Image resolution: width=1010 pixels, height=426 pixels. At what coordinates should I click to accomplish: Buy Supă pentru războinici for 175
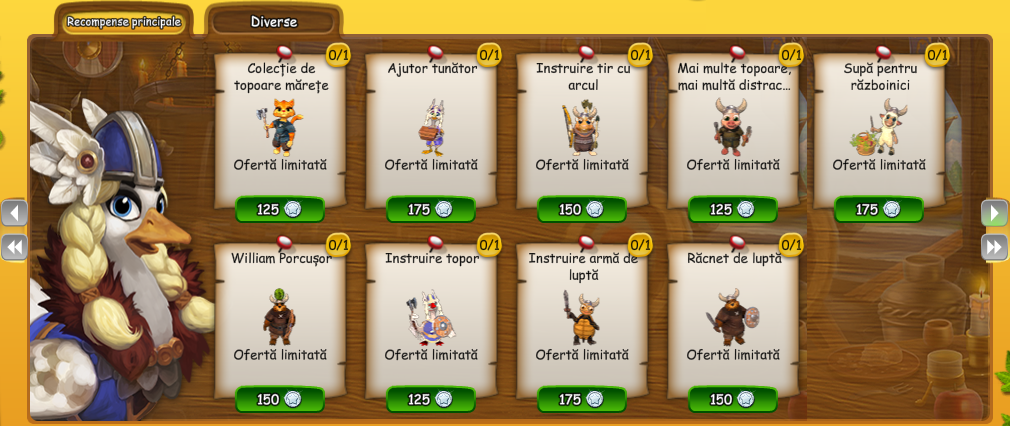879,209
